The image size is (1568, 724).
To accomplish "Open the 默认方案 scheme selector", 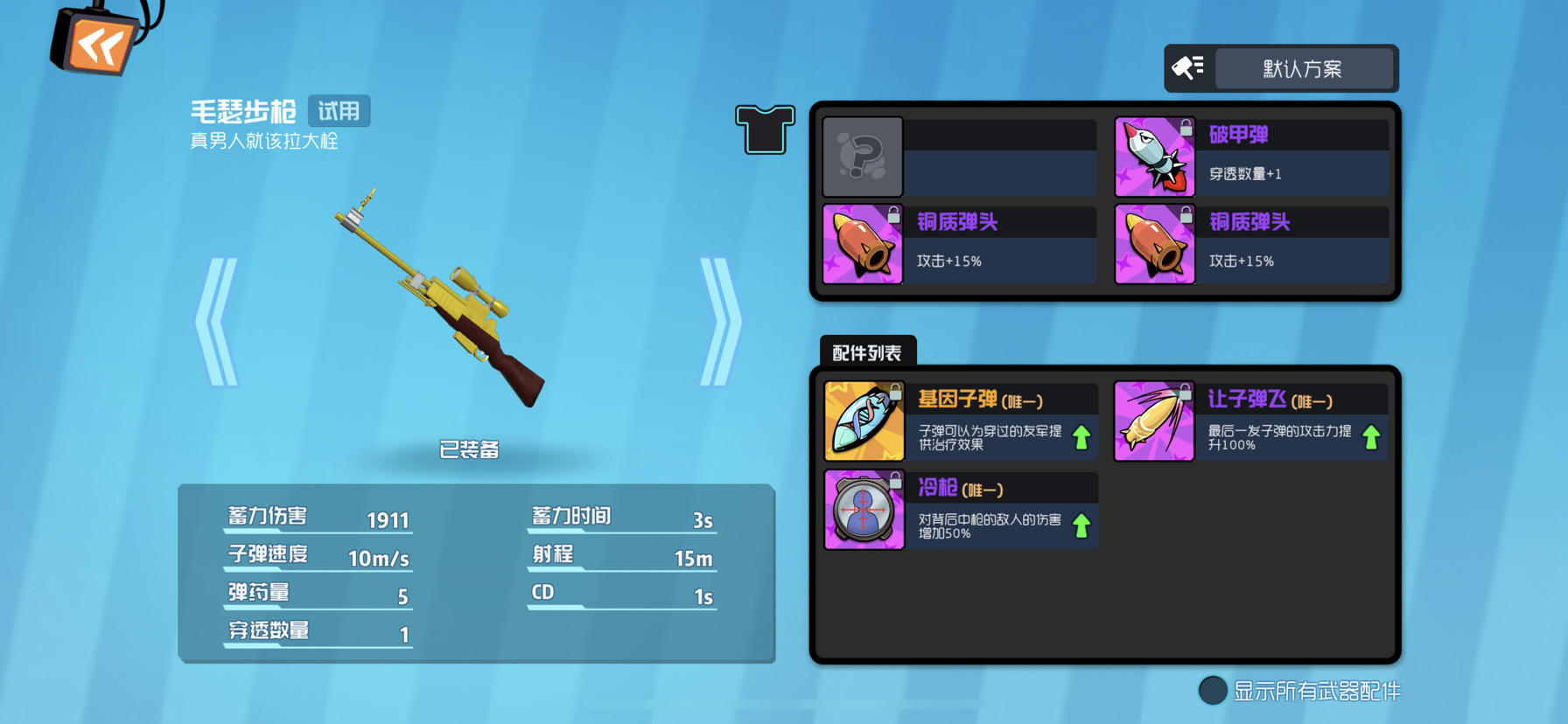I will 1305,68.
